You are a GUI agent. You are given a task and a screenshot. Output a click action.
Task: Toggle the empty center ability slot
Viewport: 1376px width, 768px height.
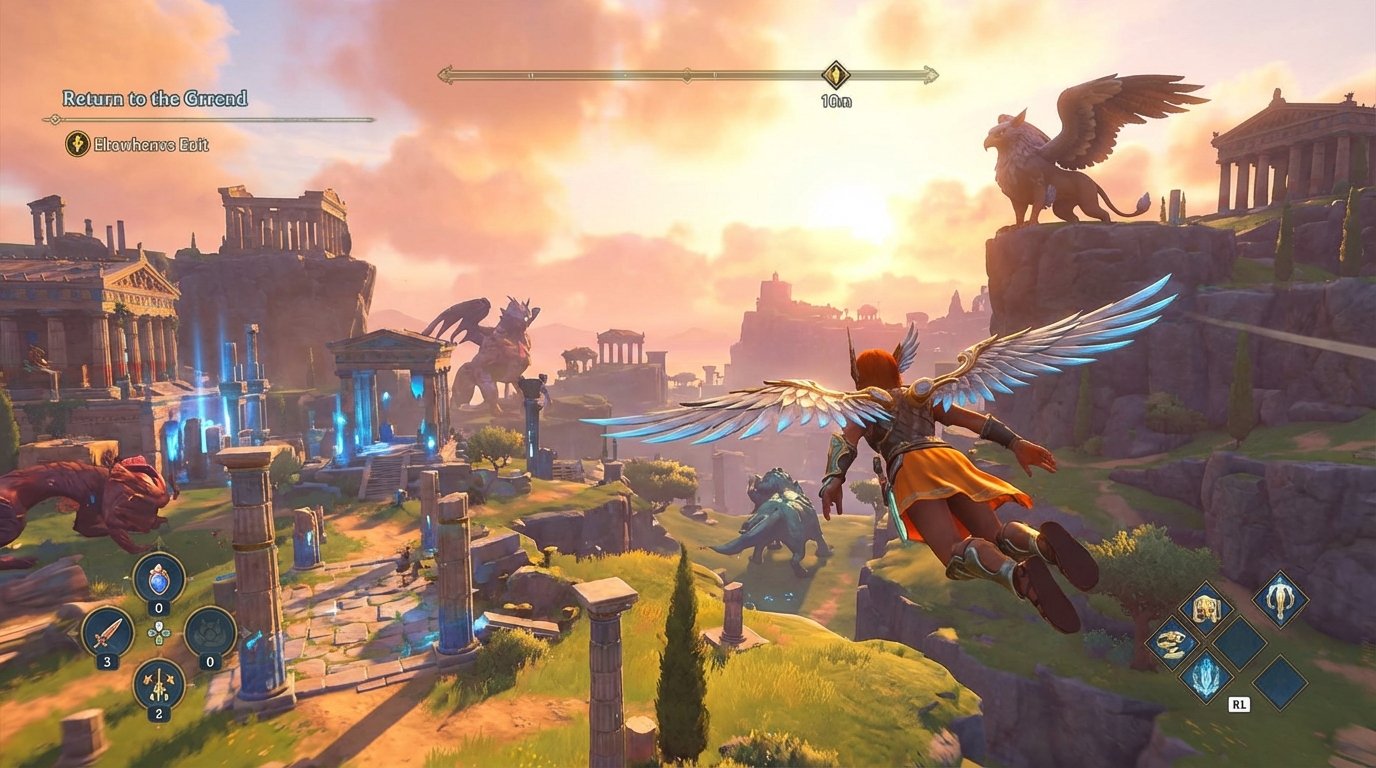(1238, 643)
